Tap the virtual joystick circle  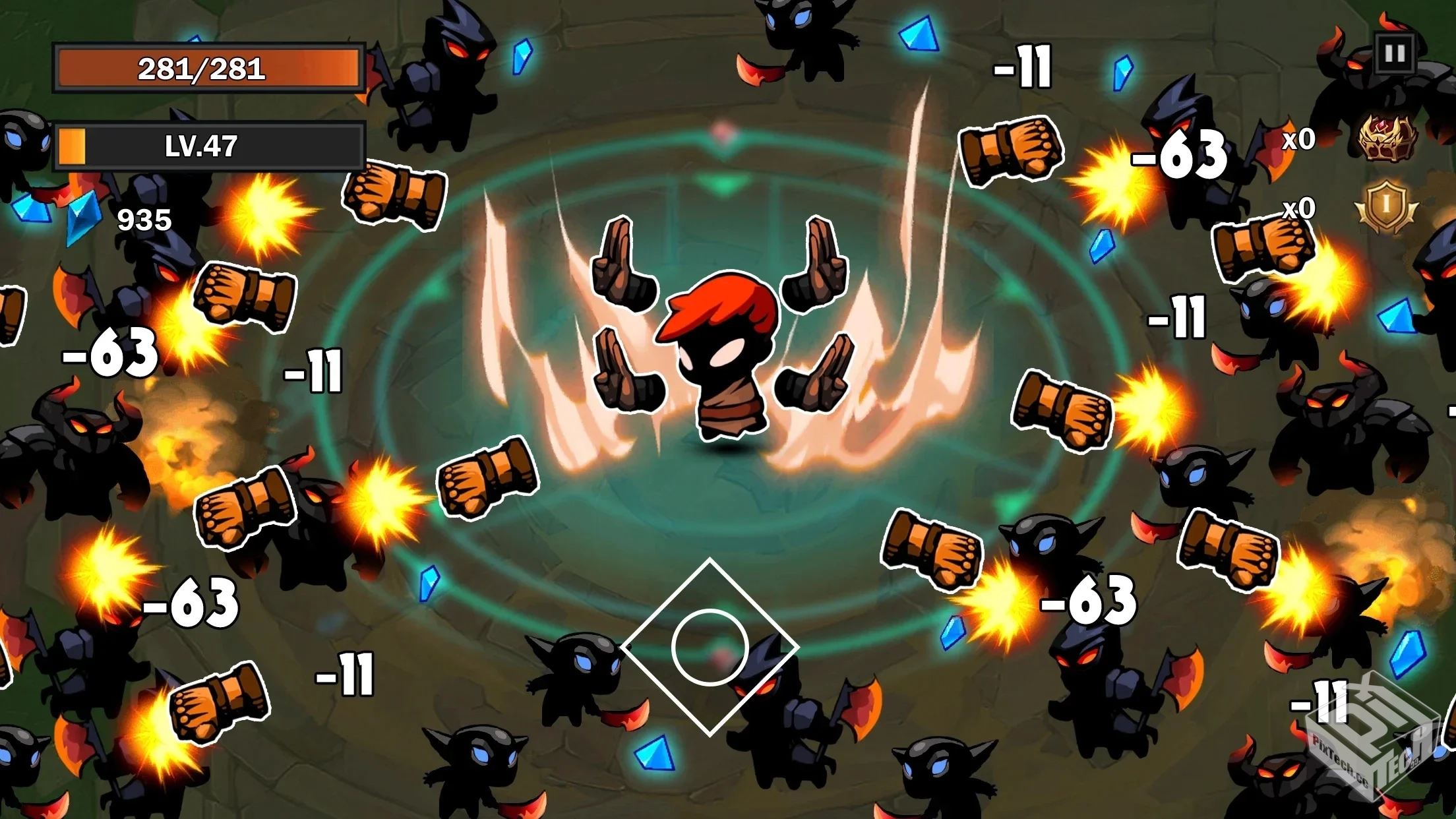click(710, 648)
